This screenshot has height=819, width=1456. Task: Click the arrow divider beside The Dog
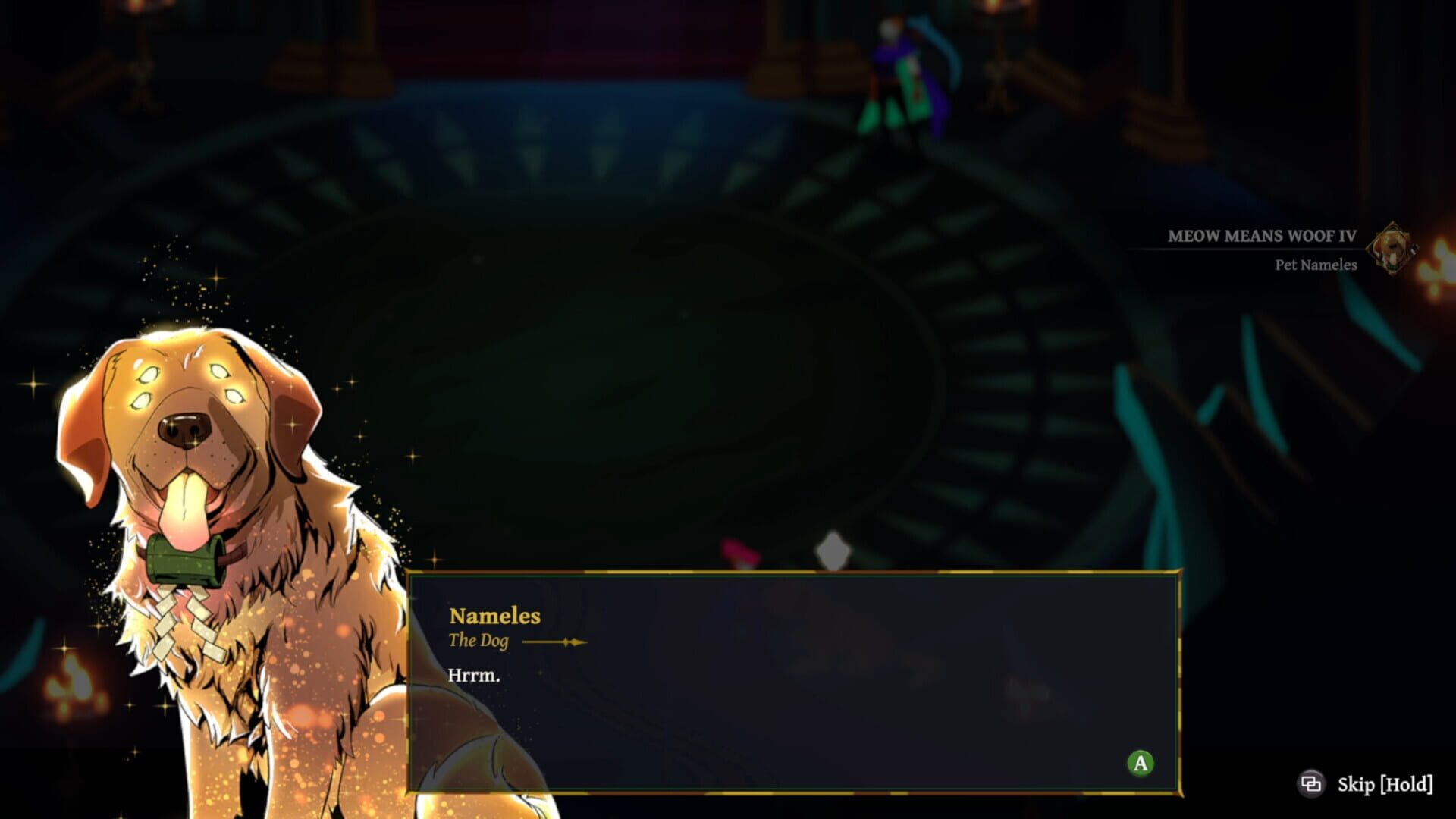[556, 641]
